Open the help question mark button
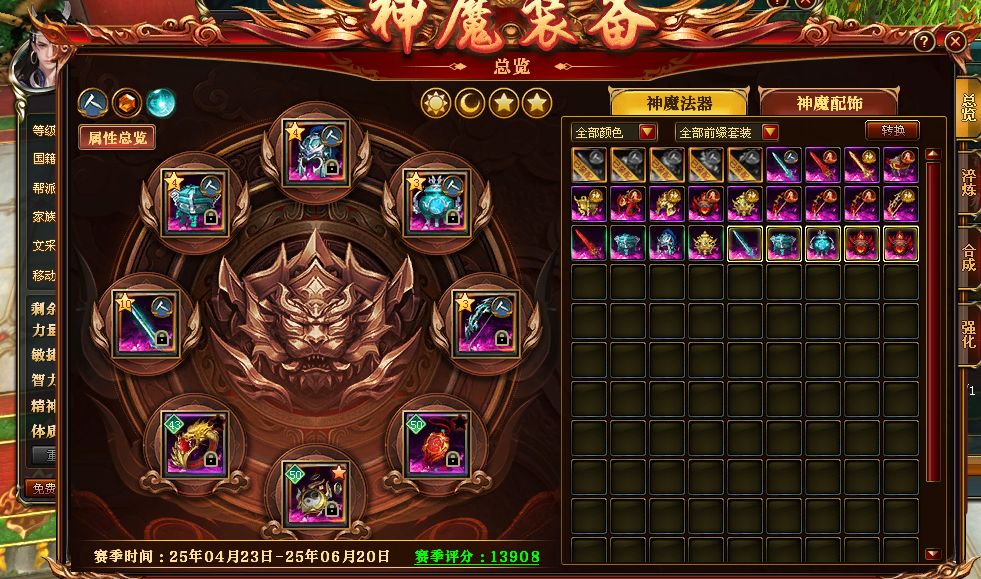This screenshot has height=579, width=981. click(x=926, y=41)
